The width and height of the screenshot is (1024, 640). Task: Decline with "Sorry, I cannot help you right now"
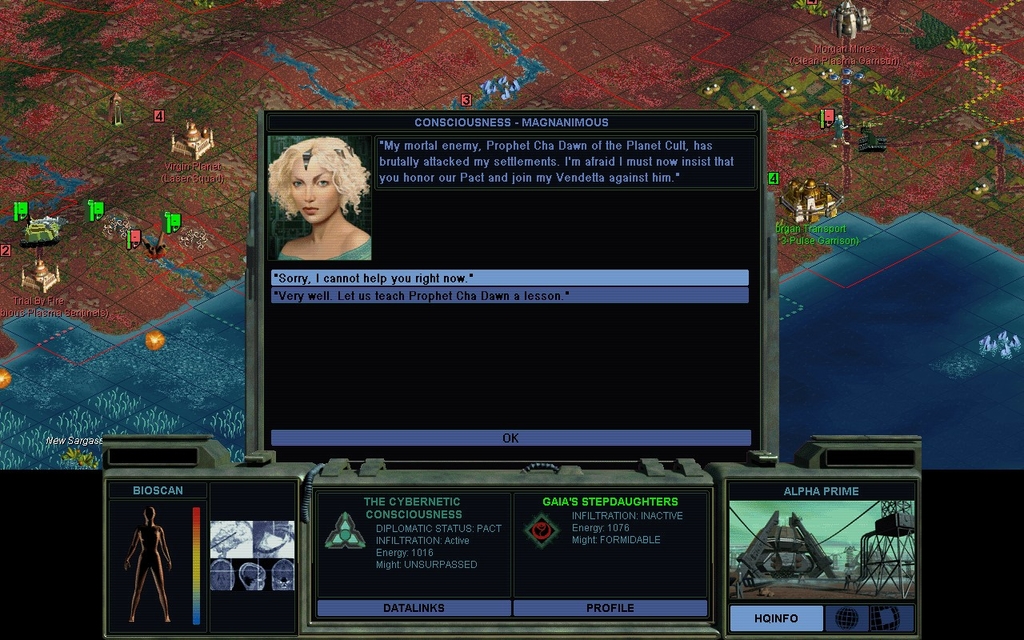(509, 278)
